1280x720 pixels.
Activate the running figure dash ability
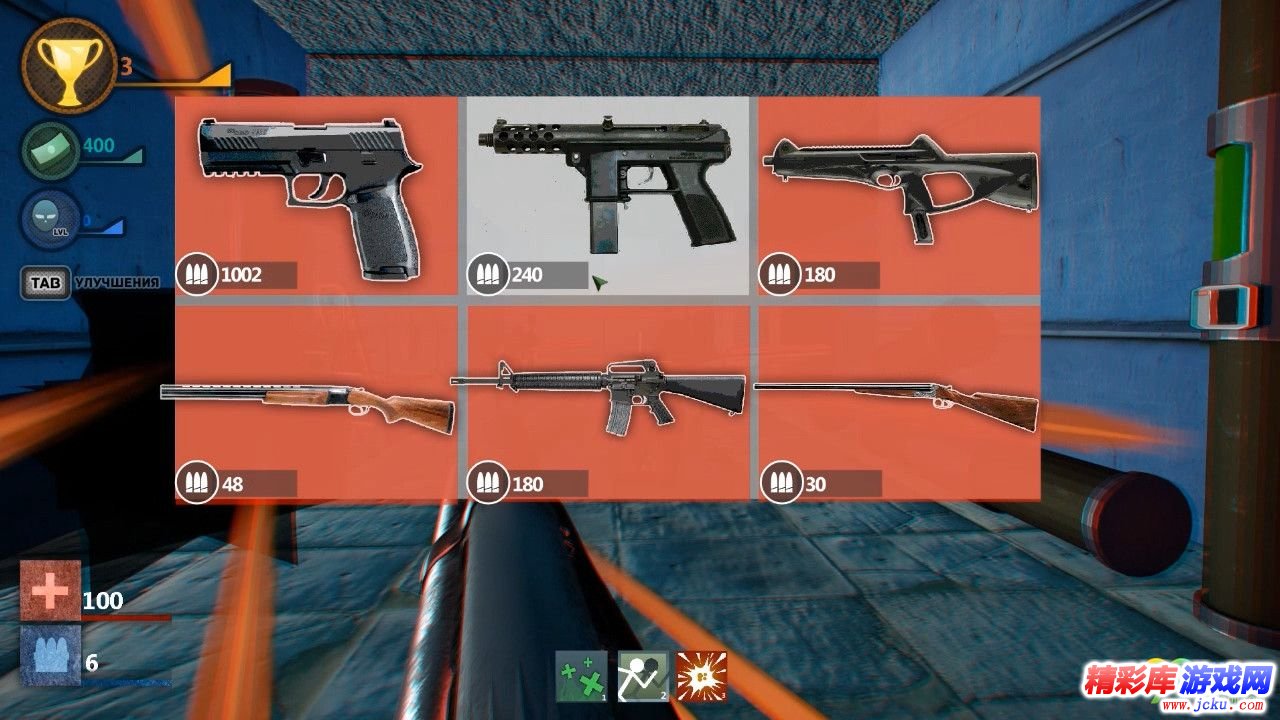[x=642, y=676]
